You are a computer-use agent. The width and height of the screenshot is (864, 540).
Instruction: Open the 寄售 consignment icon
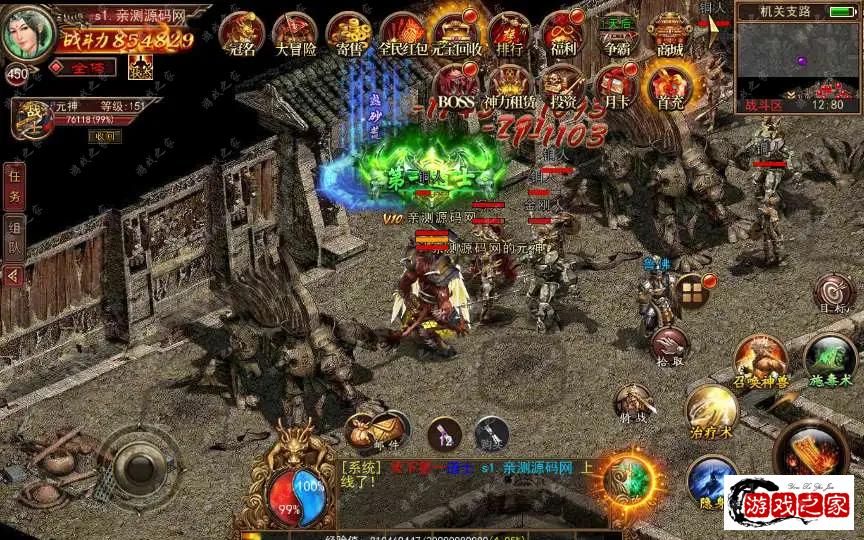click(348, 34)
